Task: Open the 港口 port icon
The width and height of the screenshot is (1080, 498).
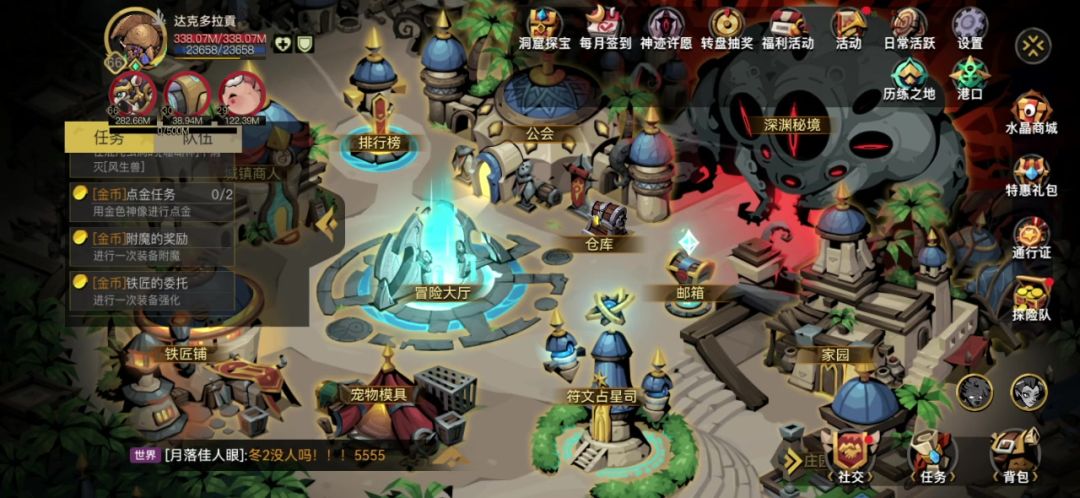Action: [969, 76]
